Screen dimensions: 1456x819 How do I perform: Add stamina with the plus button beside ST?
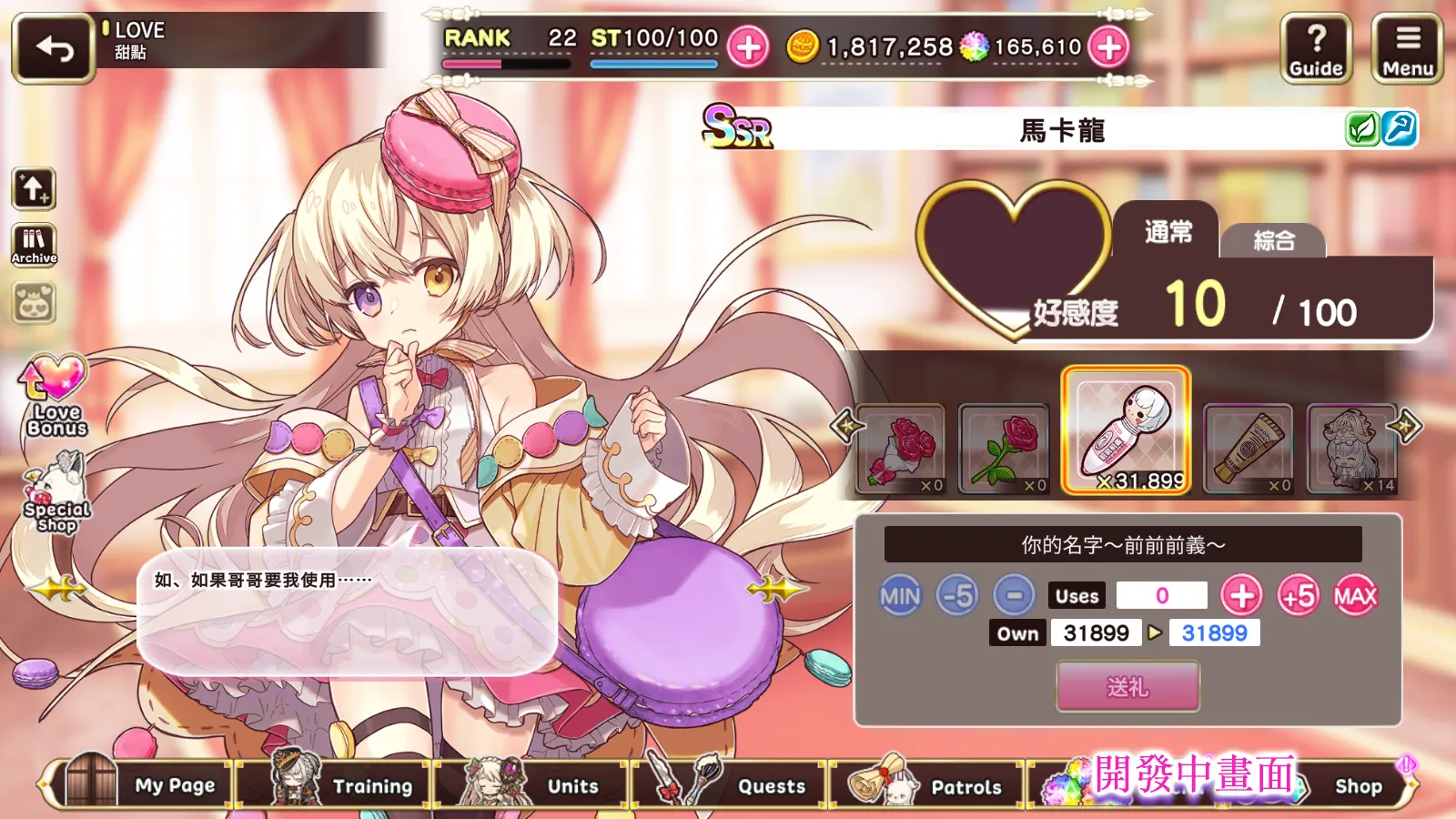pyautogui.click(x=748, y=47)
